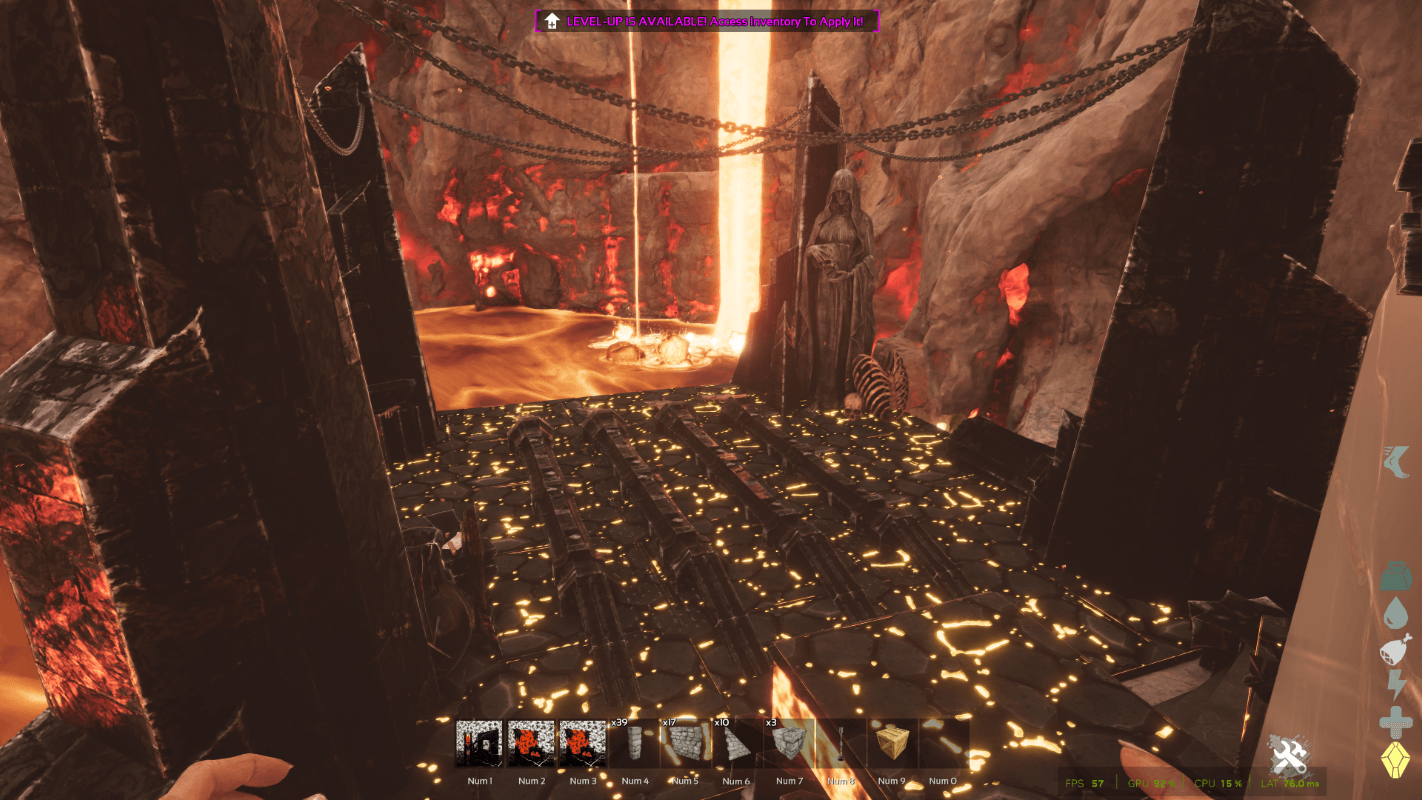Choose the lava structure in slot Num 2

pyautogui.click(x=531, y=744)
